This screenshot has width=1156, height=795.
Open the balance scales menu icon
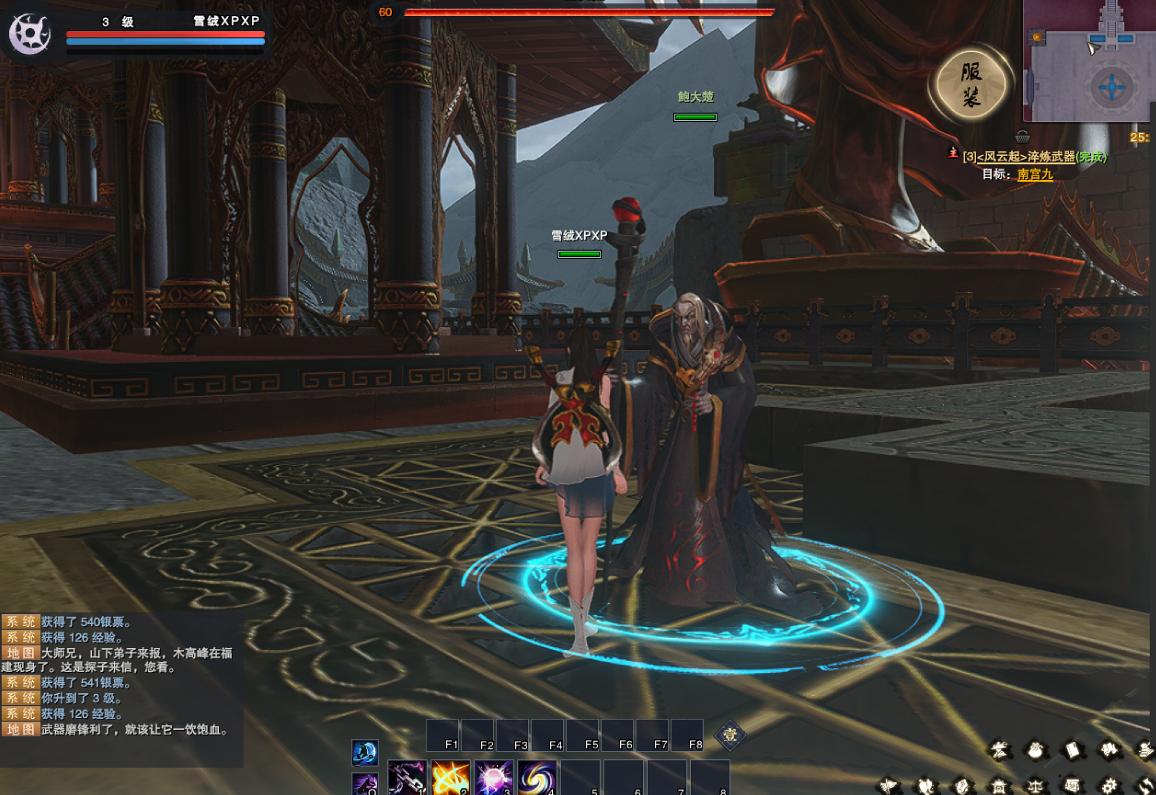tap(1036, 785)
